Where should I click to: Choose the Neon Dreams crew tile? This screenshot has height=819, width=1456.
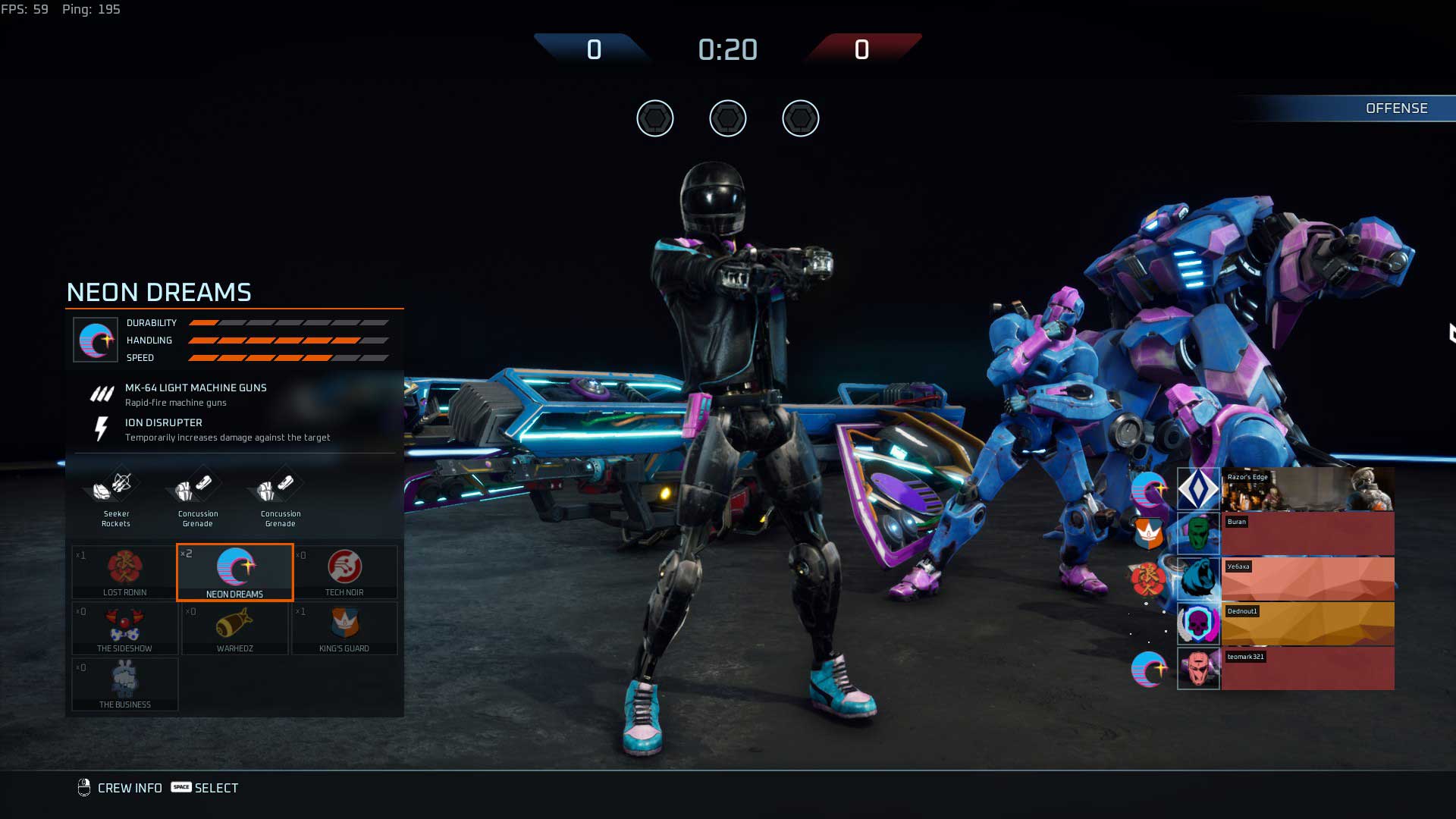(x=235, y=572)
